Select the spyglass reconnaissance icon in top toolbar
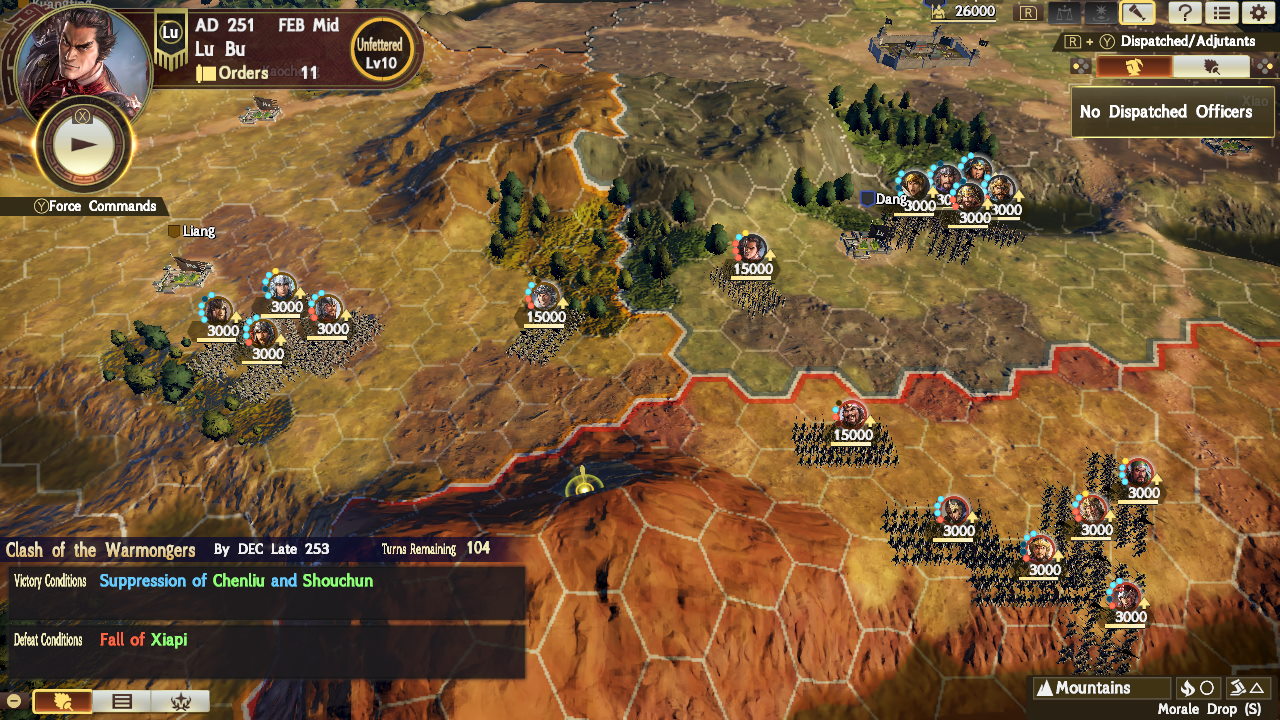 click(x=1137, y=12)
